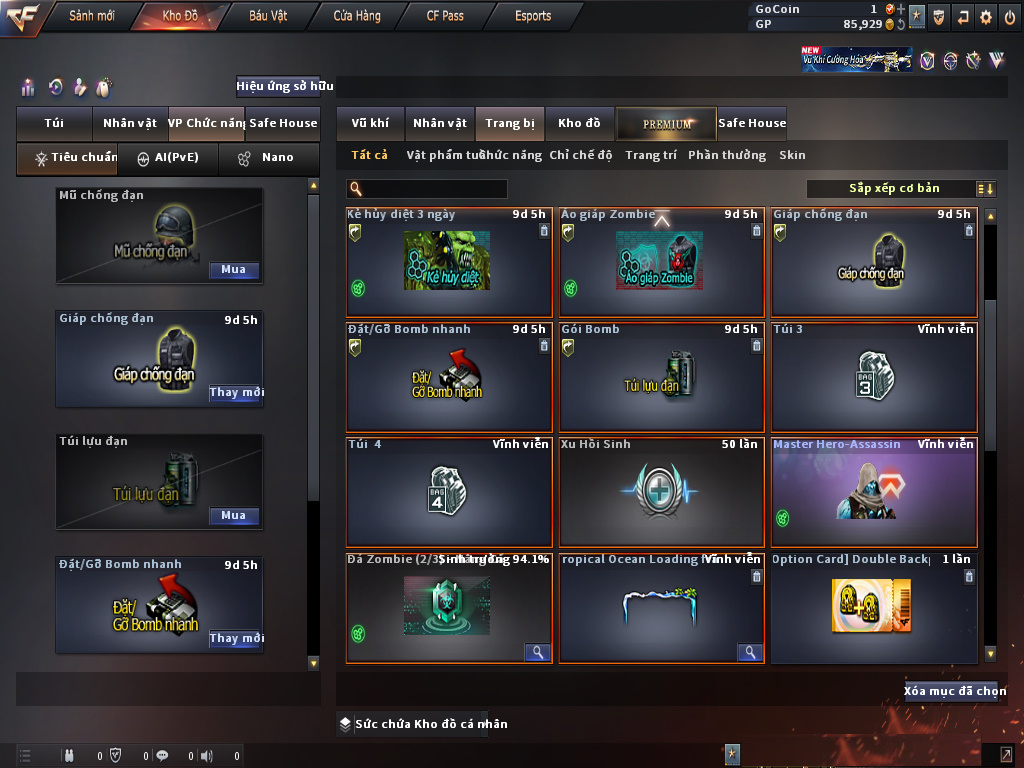This screenshot has height=768, width=1024.
Task: Open the Cửa Hàng shop menu
Action: point(357,16)
